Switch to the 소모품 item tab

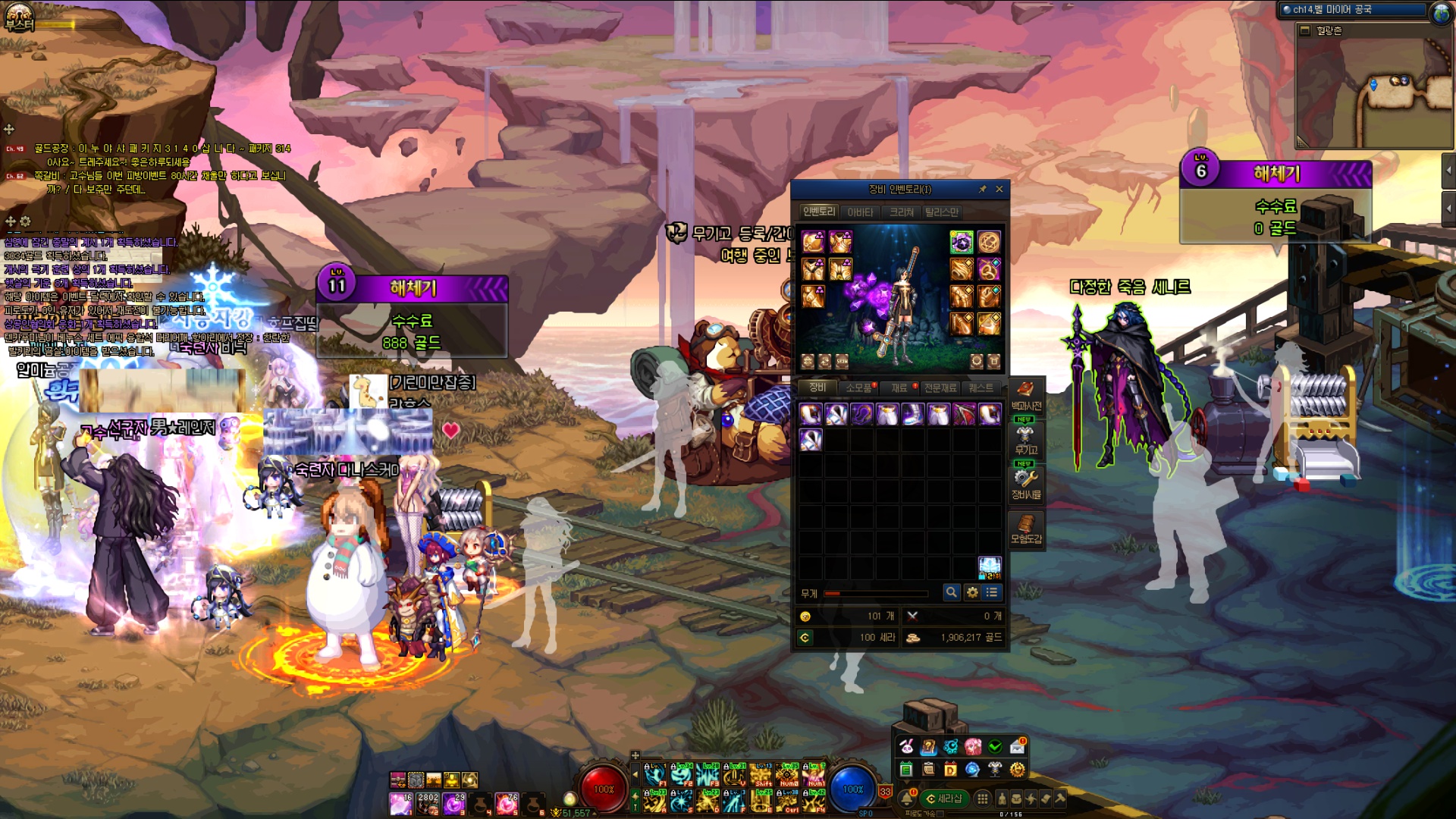[859, 388]
